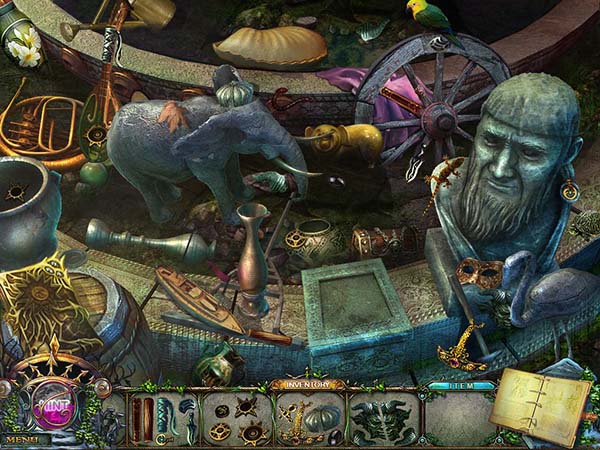
Task: Open the Menu
Action: point(23,438)
